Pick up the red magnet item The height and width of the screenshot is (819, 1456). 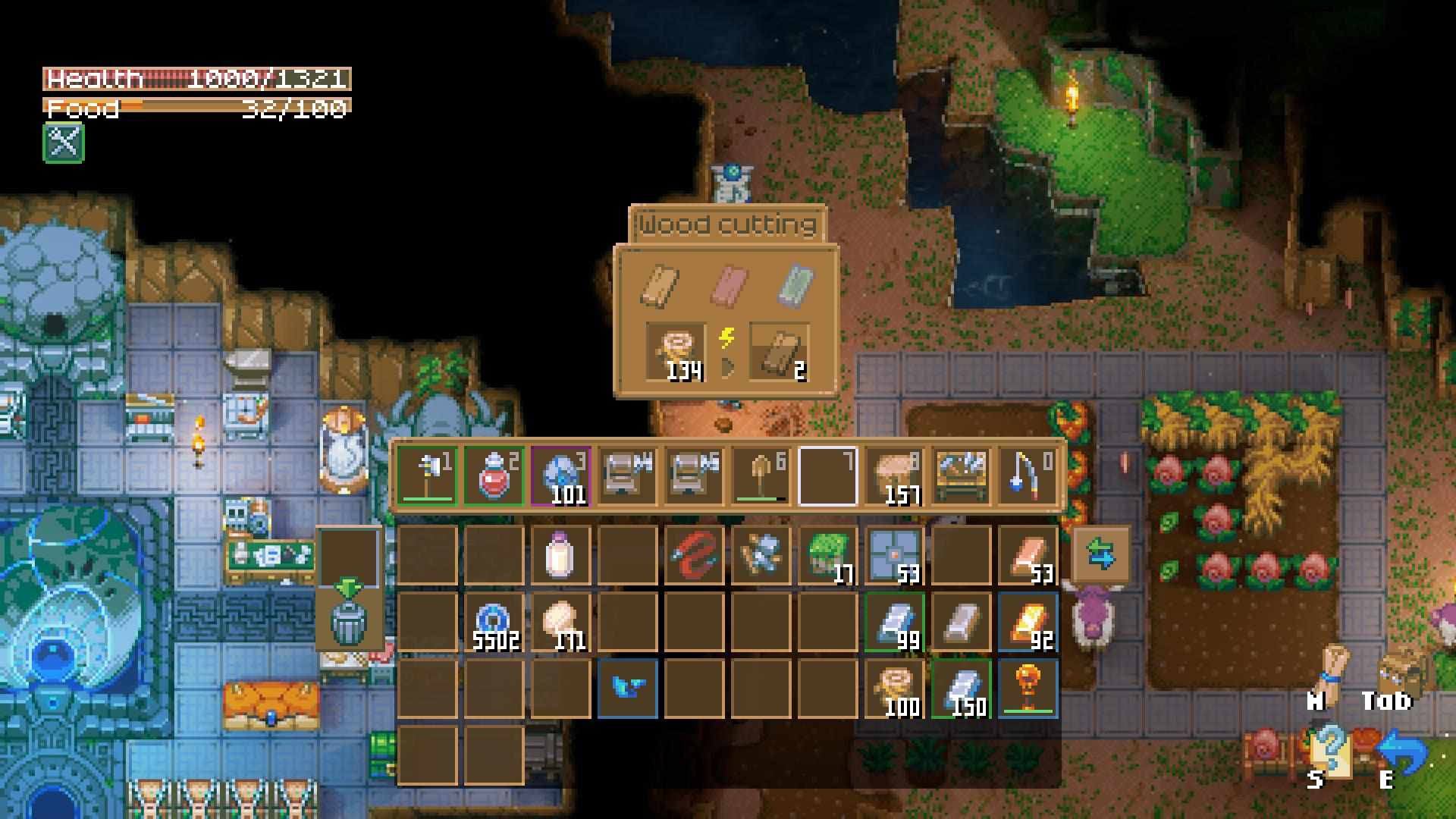694,555
